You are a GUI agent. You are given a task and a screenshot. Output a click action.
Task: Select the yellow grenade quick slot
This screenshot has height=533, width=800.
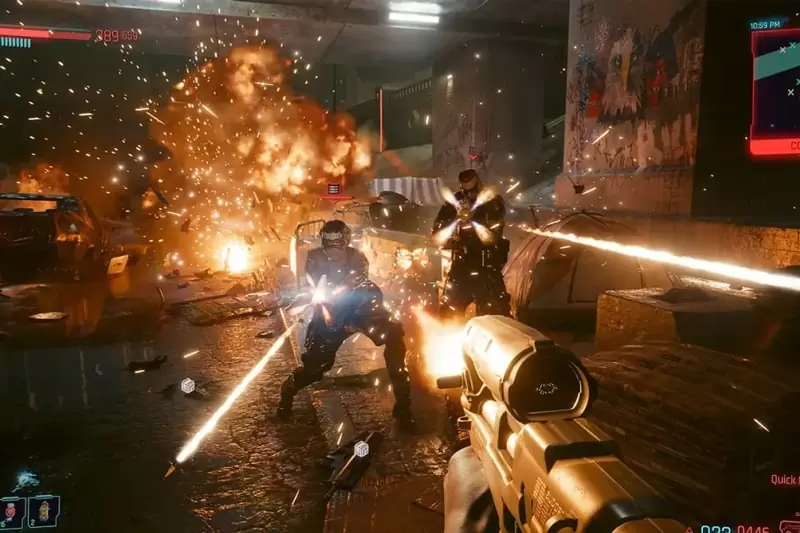(x=43, y=511)
